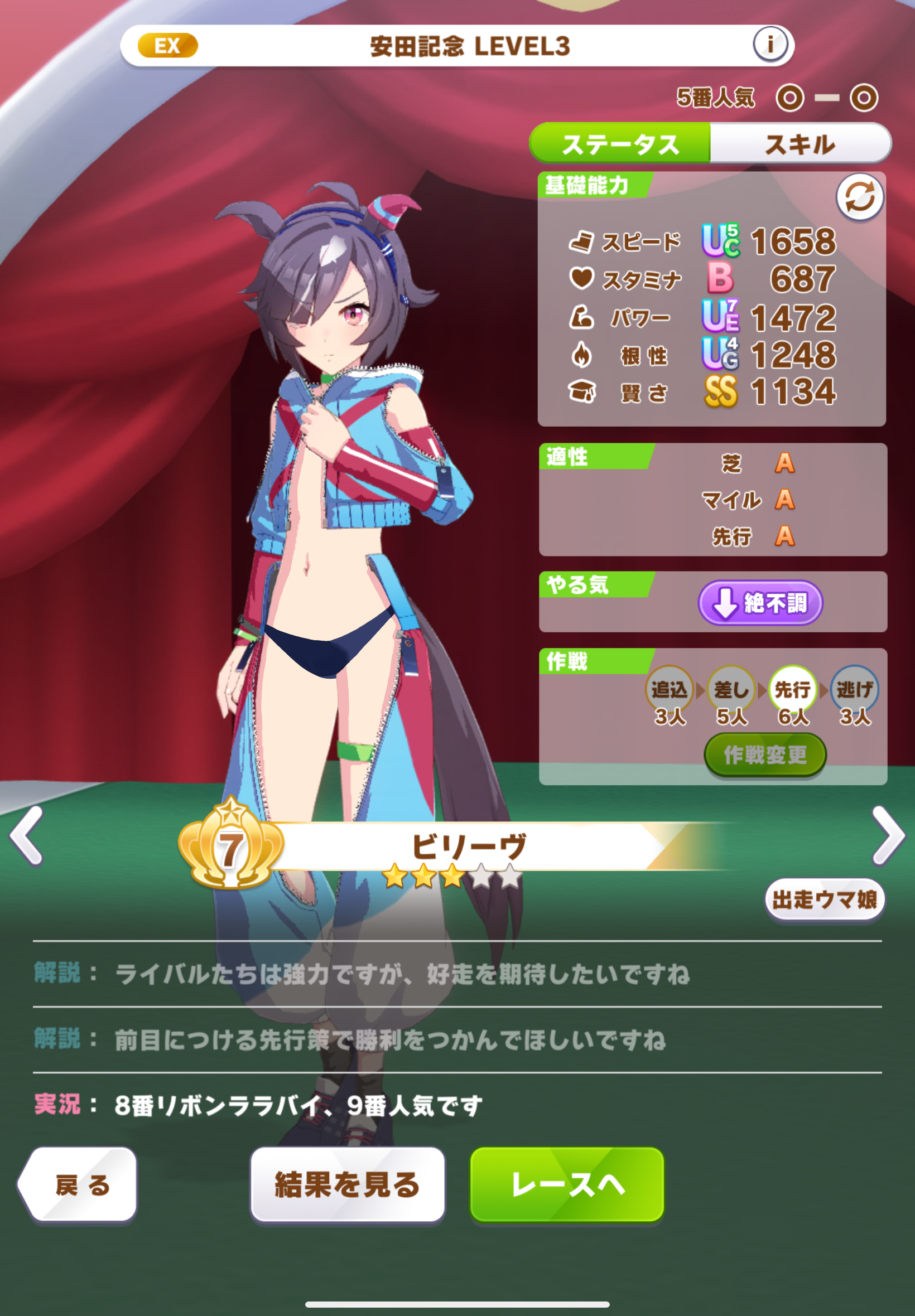Toggle the stat display refresh icon
The image size is (915, 1316).
859,197
